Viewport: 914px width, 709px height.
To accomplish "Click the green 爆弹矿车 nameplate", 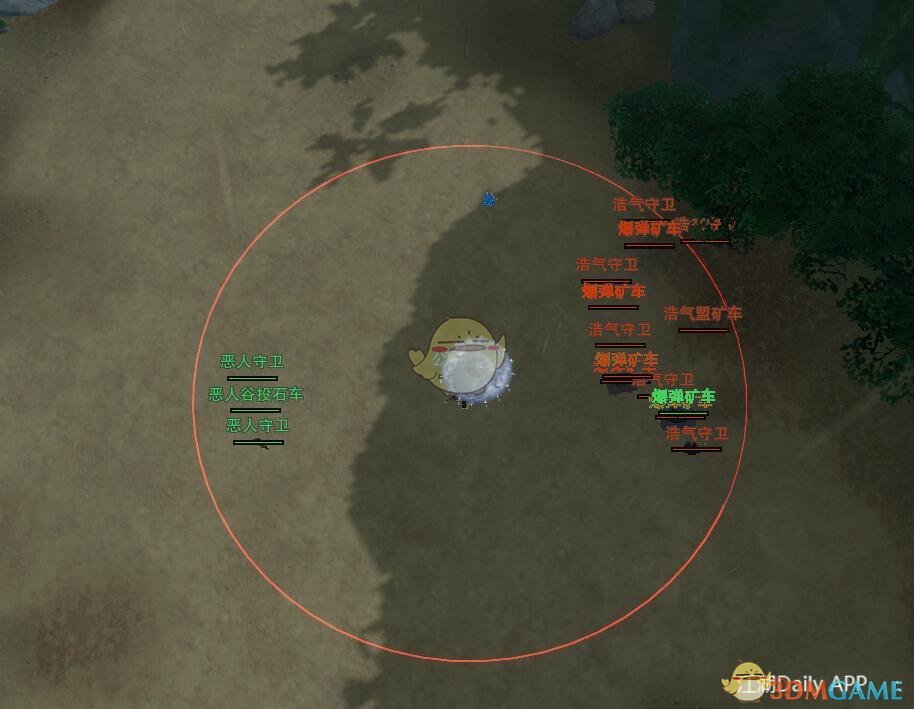I will tap(683, 398).
